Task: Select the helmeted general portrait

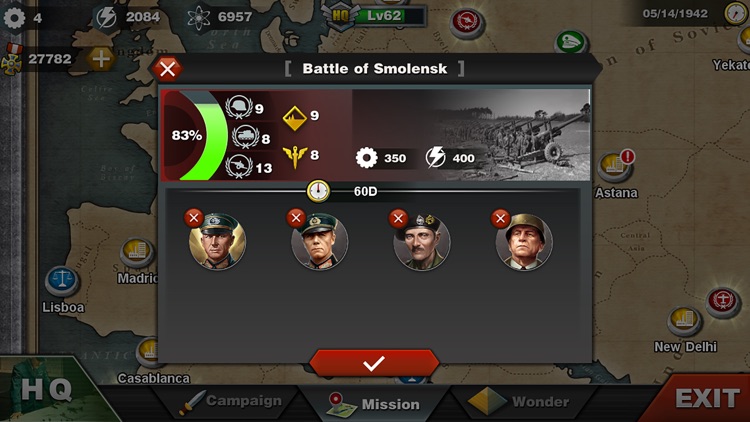Action: tap(524, 243)
